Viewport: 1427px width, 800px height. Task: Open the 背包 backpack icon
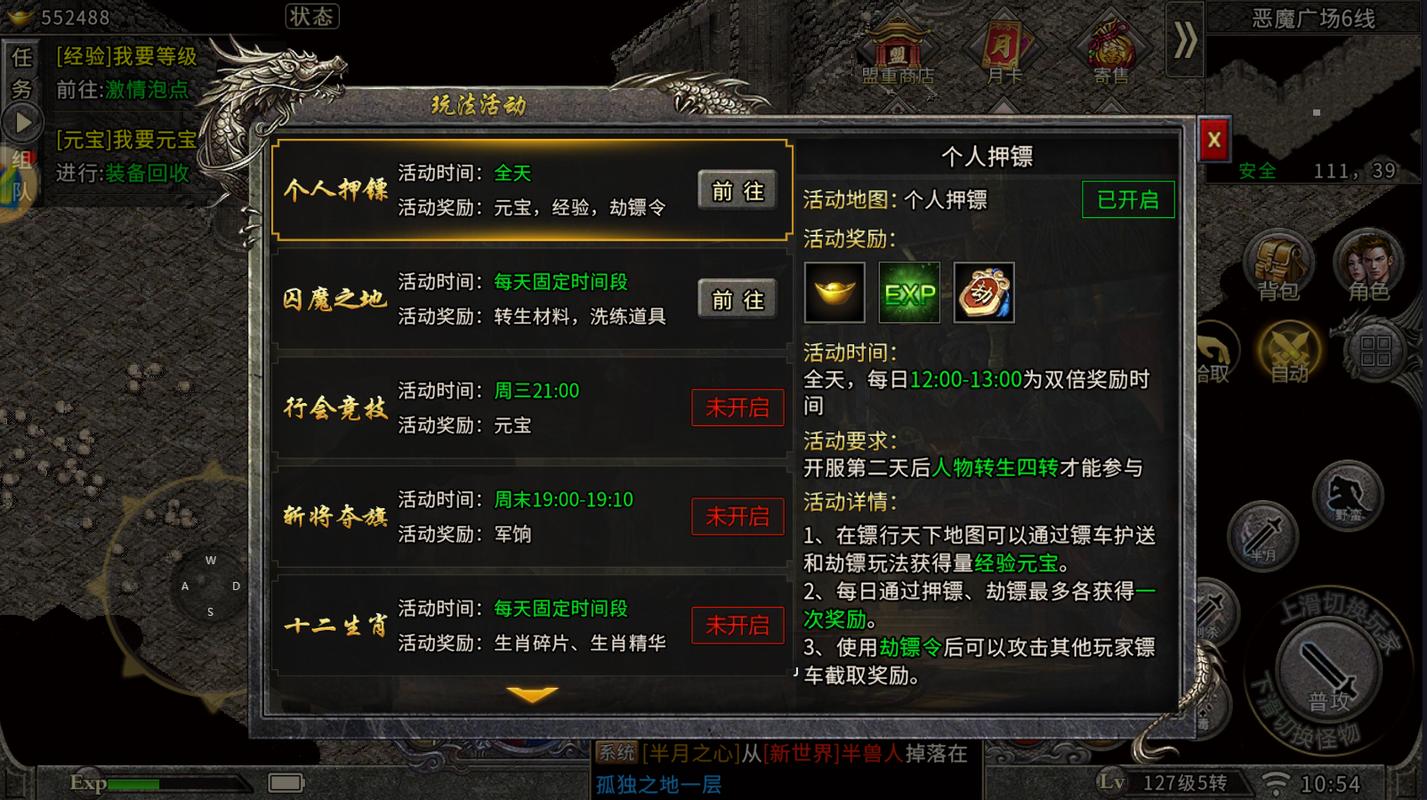click(1280, 263)
